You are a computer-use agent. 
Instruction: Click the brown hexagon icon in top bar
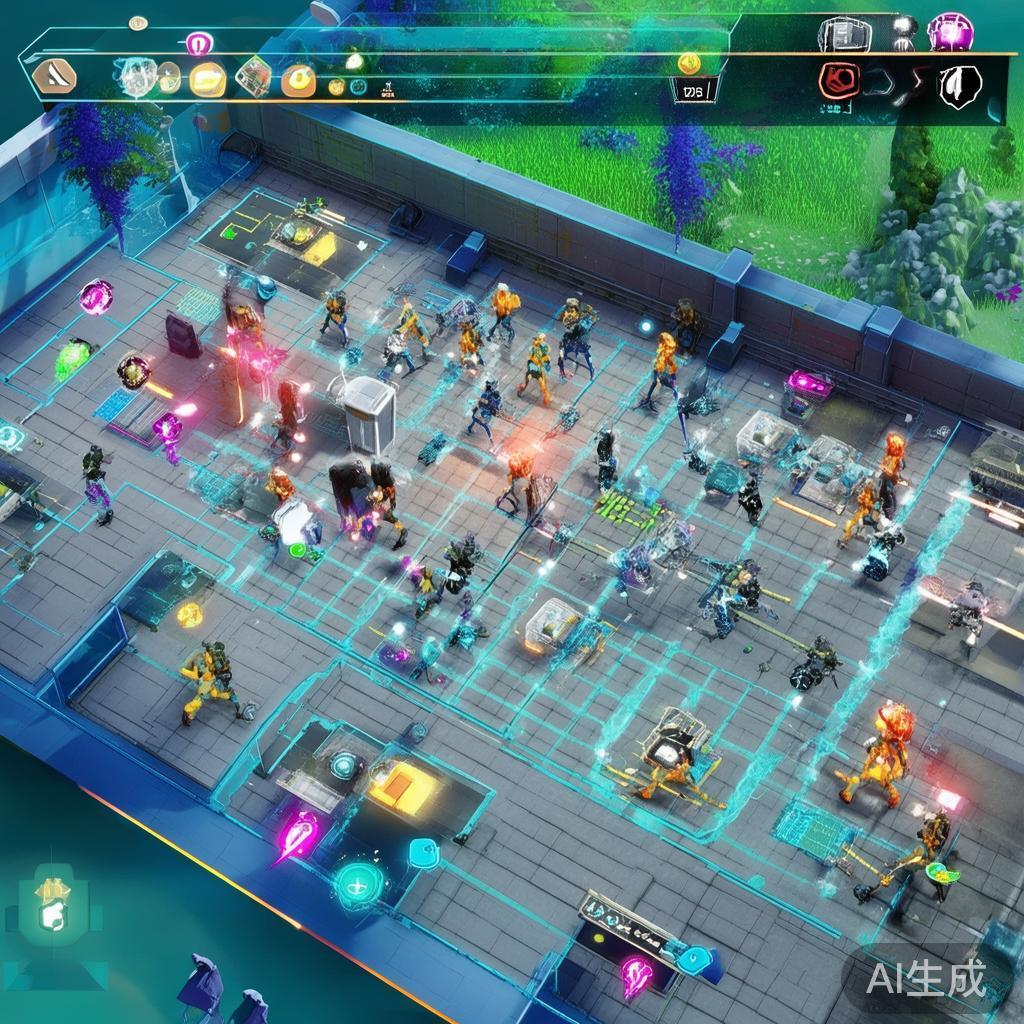click(54, 76)
